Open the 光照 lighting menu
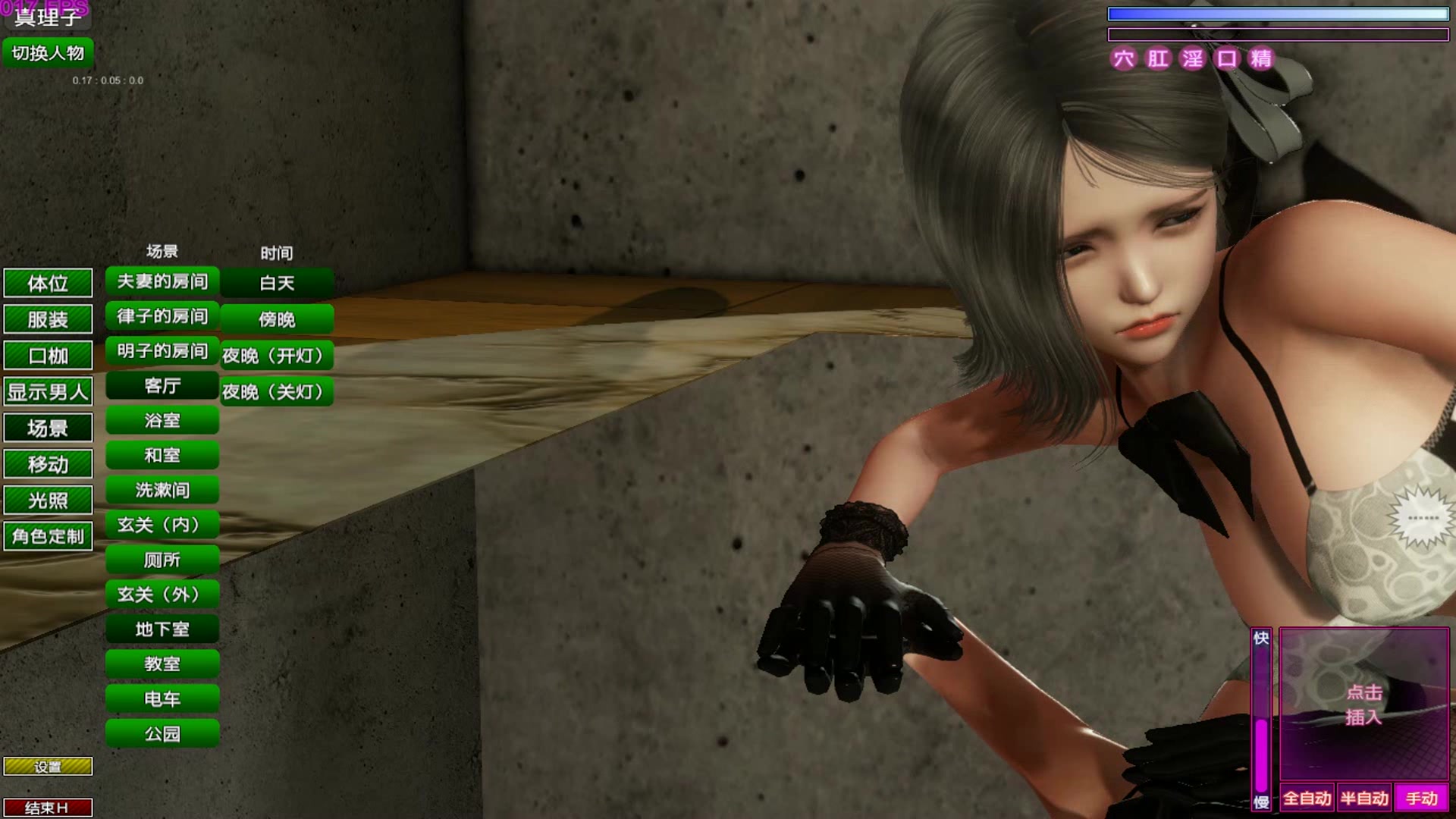 [48, 500]
